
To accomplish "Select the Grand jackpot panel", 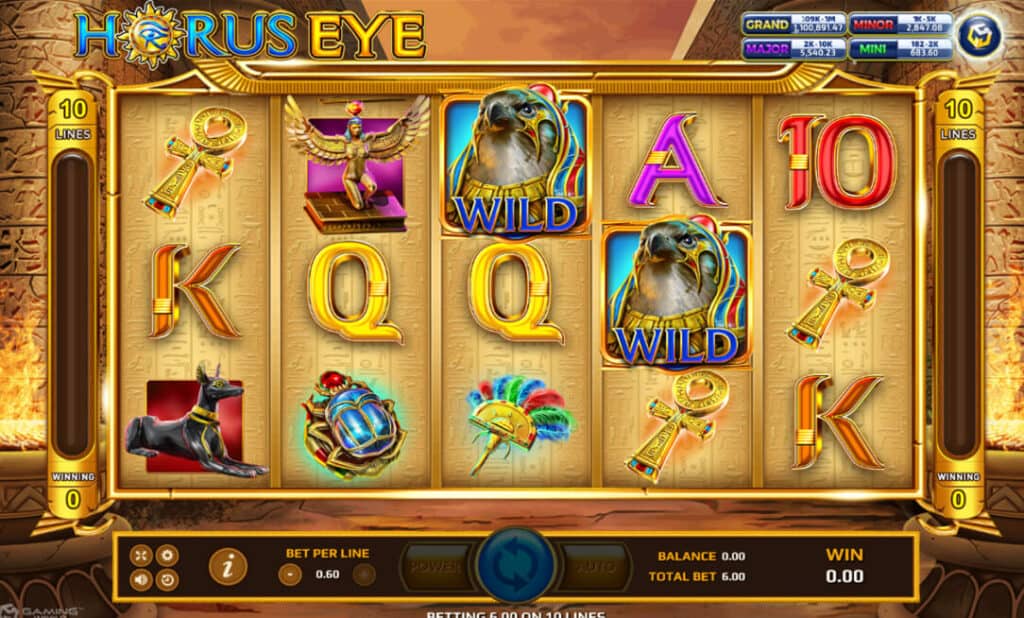I will point(793,24).
